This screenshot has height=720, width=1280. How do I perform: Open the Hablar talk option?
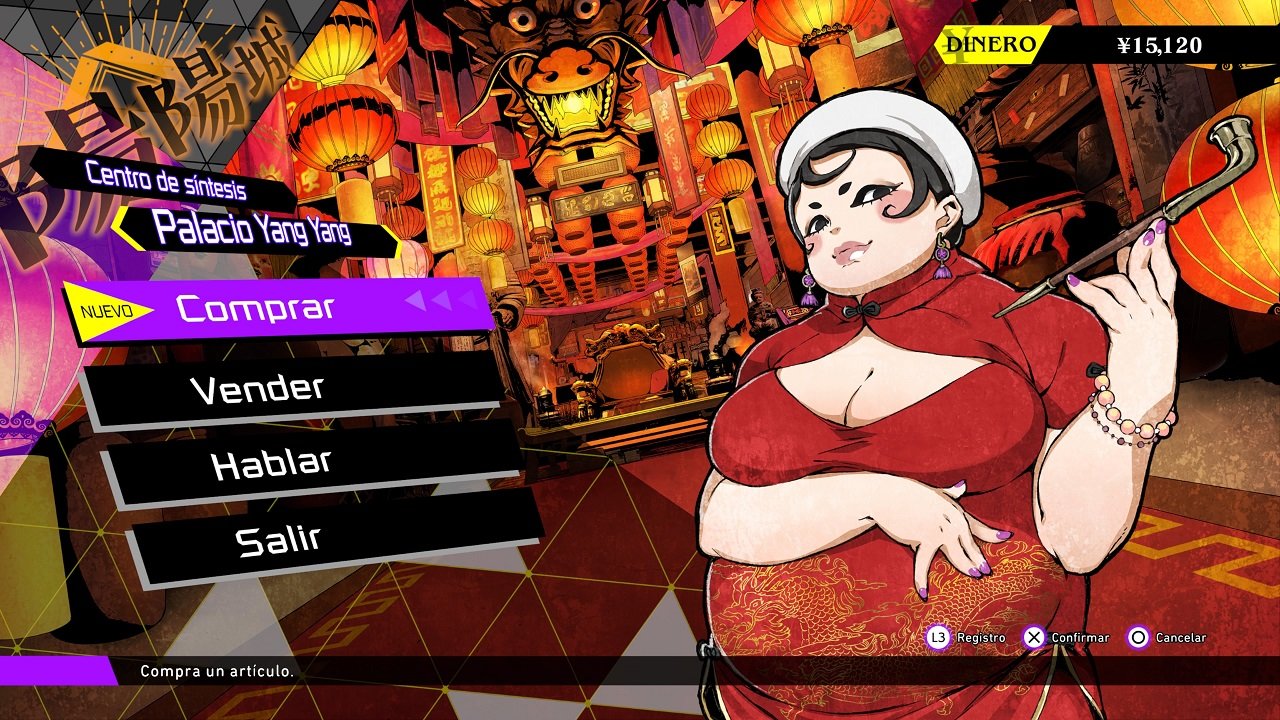tap(271, 464)
